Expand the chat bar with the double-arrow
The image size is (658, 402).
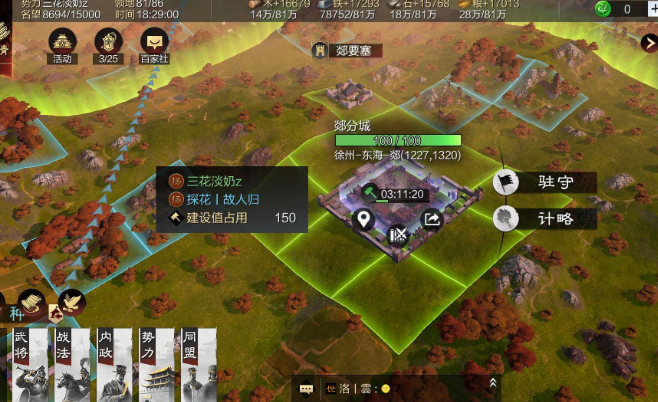[492, 382]
